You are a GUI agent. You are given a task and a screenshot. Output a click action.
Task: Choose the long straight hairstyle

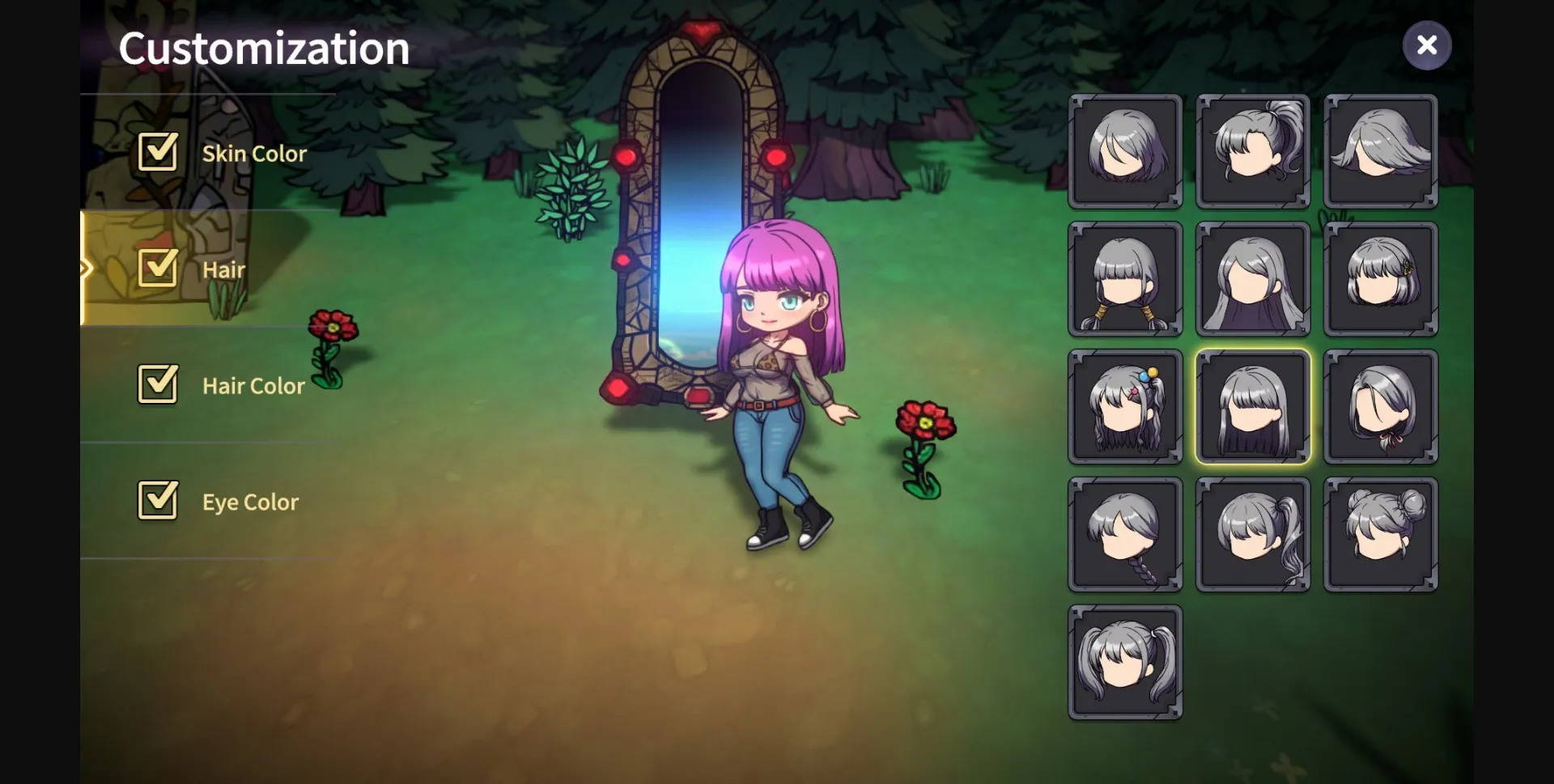point(1252,279)
